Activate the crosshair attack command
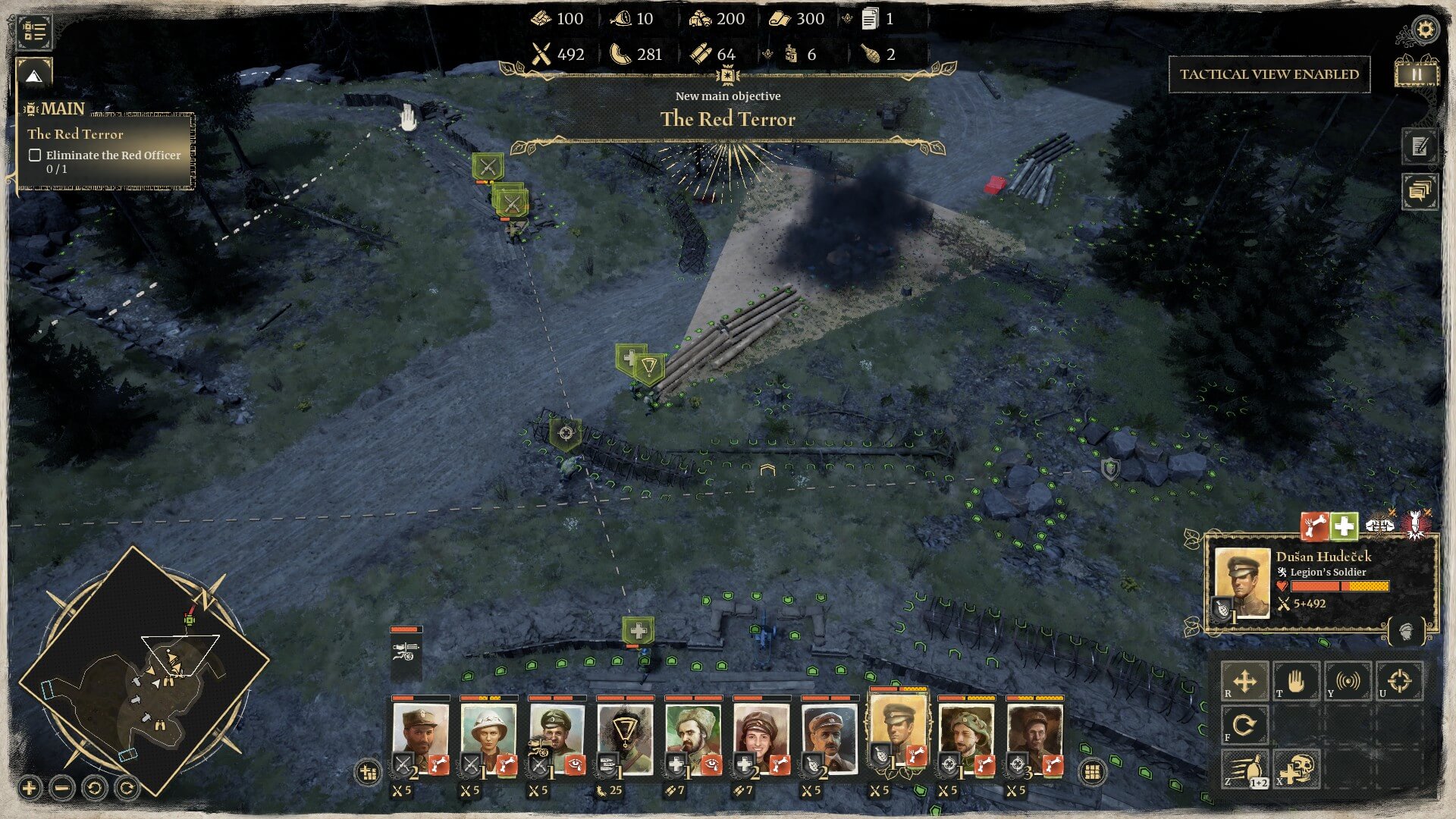1456x819 pixels. coord(1399,681)
